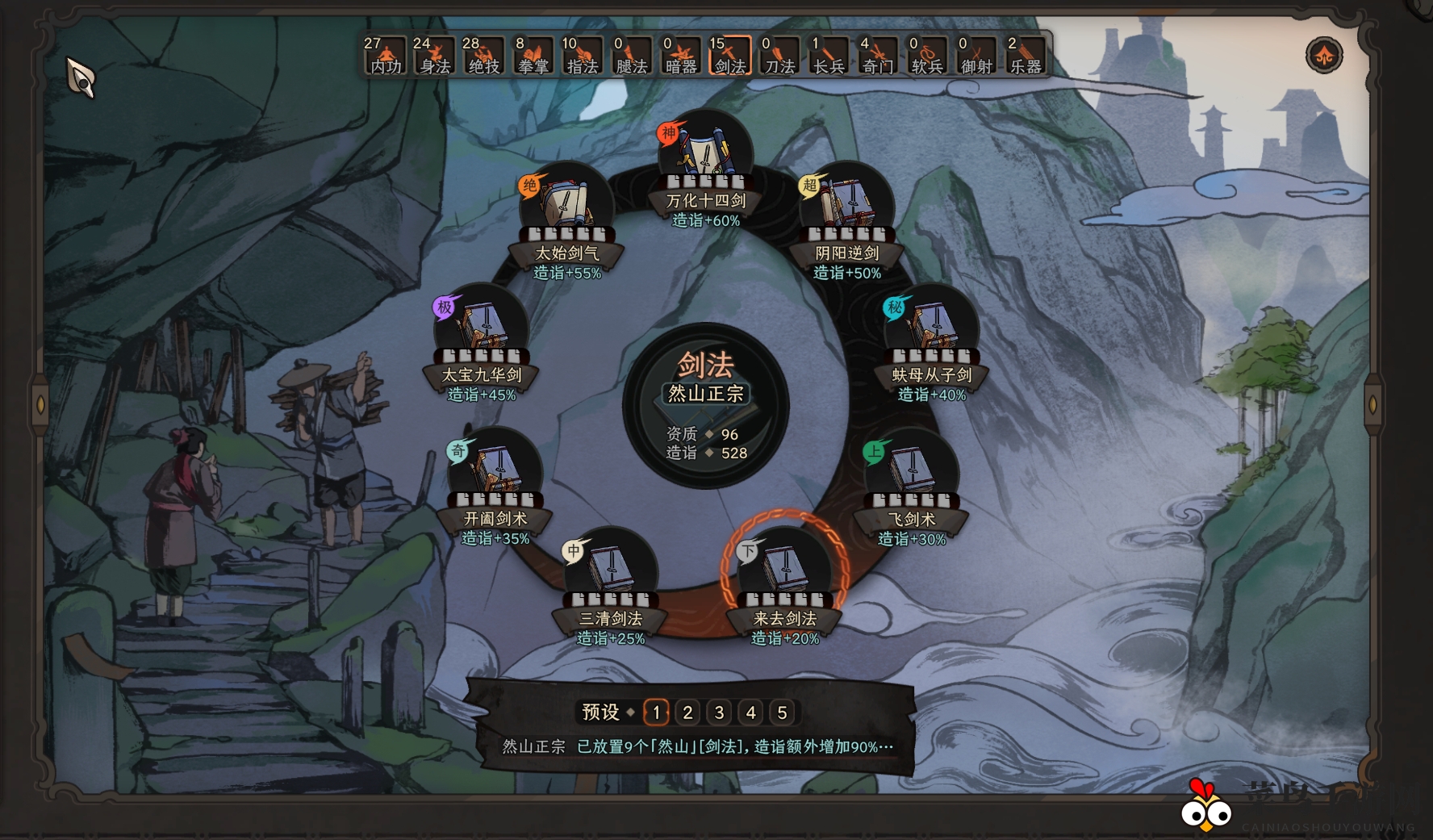Switch to preset 2
The width and height of the screenshot is (1433, 840).
pyautogui.click(x=687, y=713)
